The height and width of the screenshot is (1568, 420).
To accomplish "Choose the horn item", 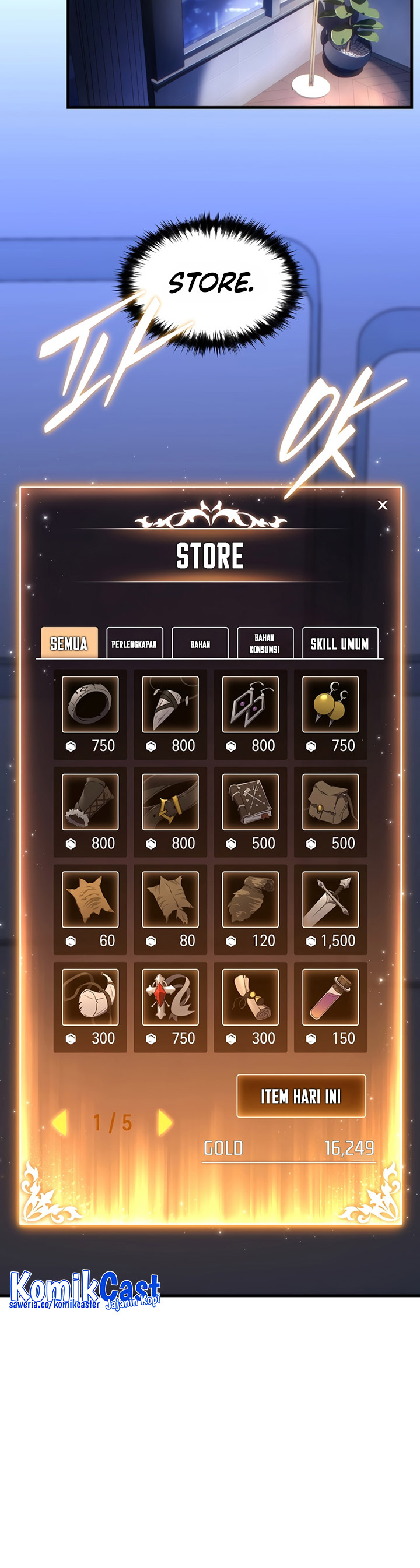I will point(90,996).
